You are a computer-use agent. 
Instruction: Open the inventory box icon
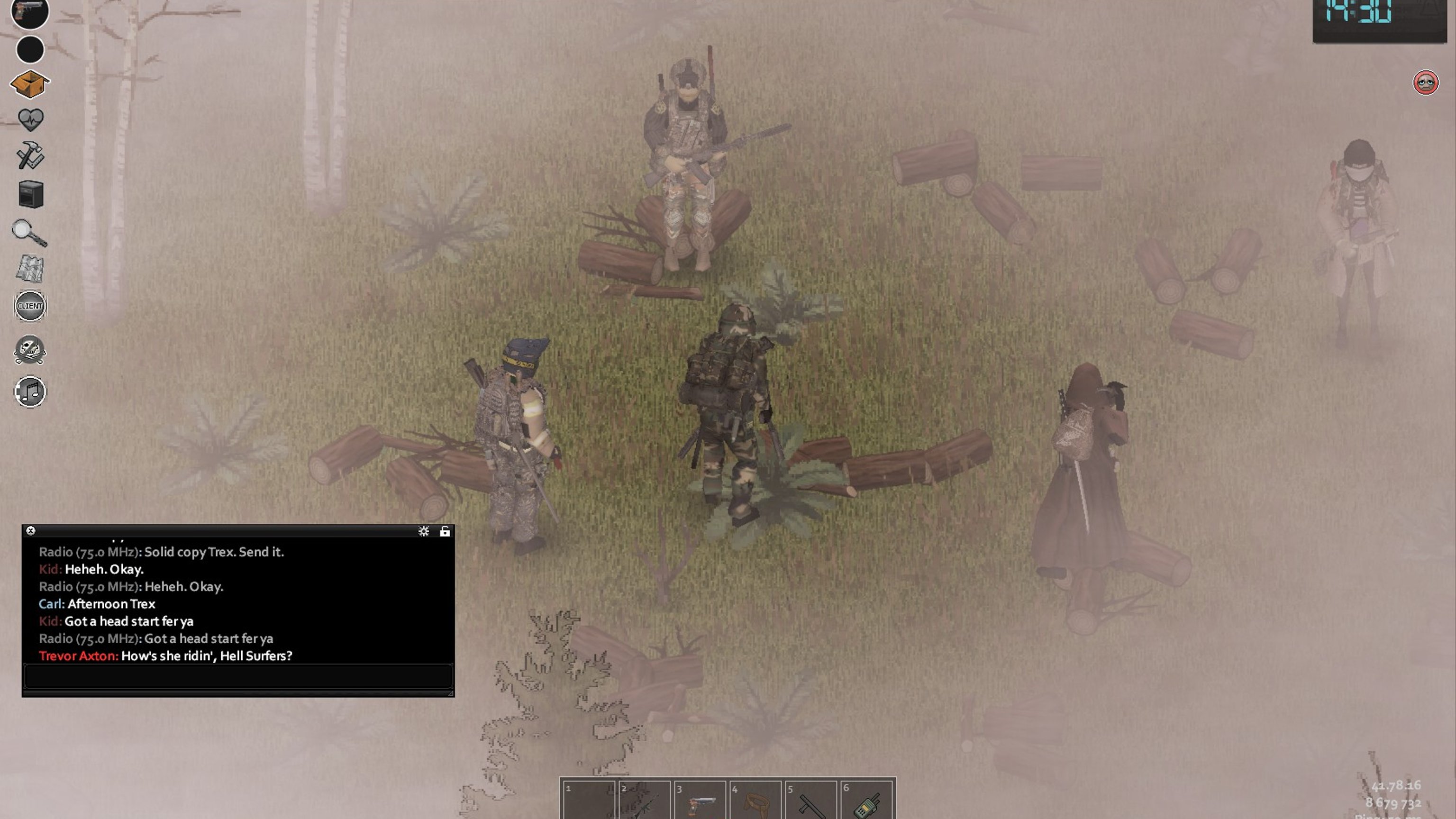tap(30, 85)
